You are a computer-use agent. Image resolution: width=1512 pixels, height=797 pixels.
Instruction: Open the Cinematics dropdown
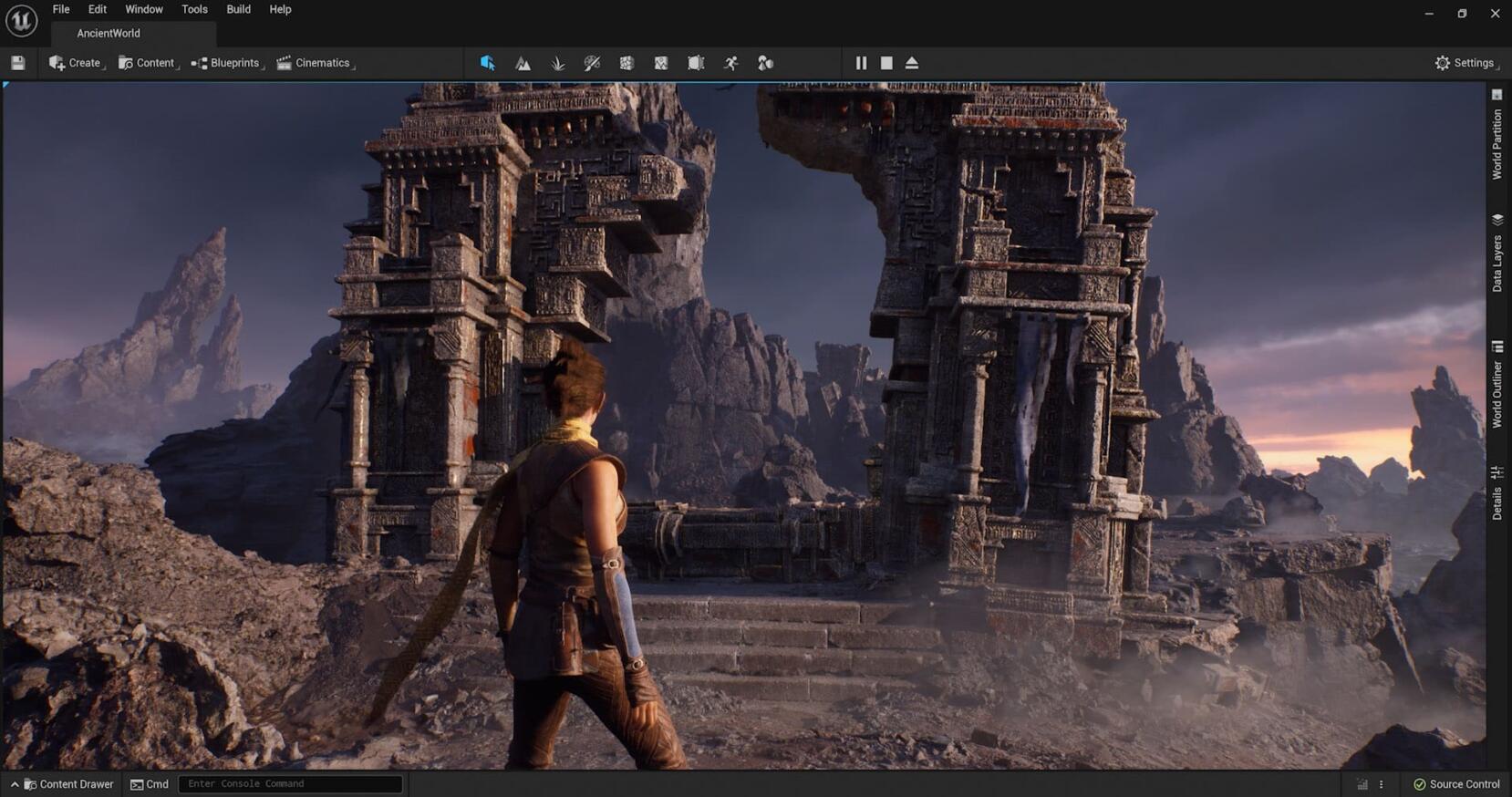click(314, 63)
